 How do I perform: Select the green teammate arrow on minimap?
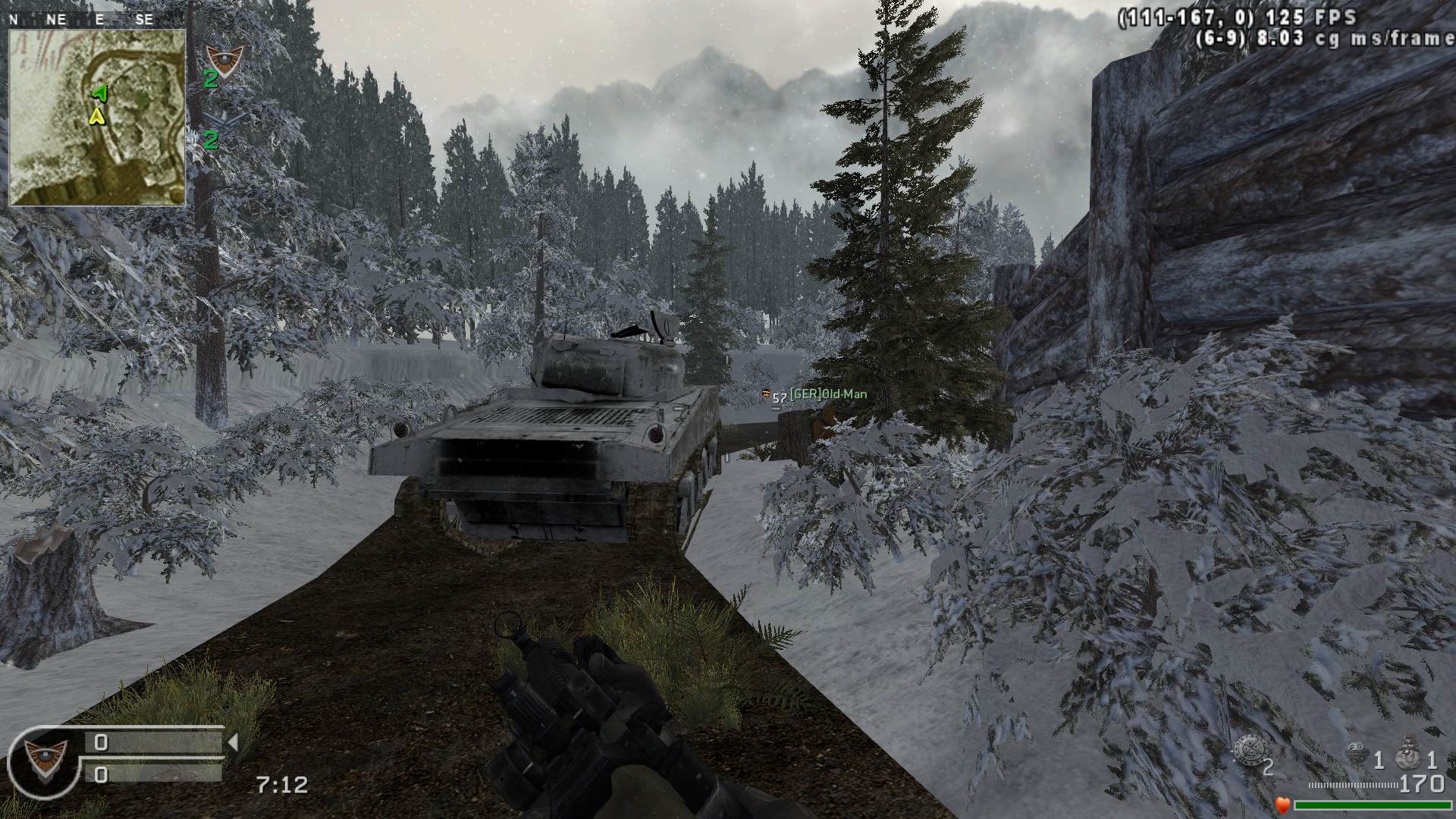click(99, 93)
